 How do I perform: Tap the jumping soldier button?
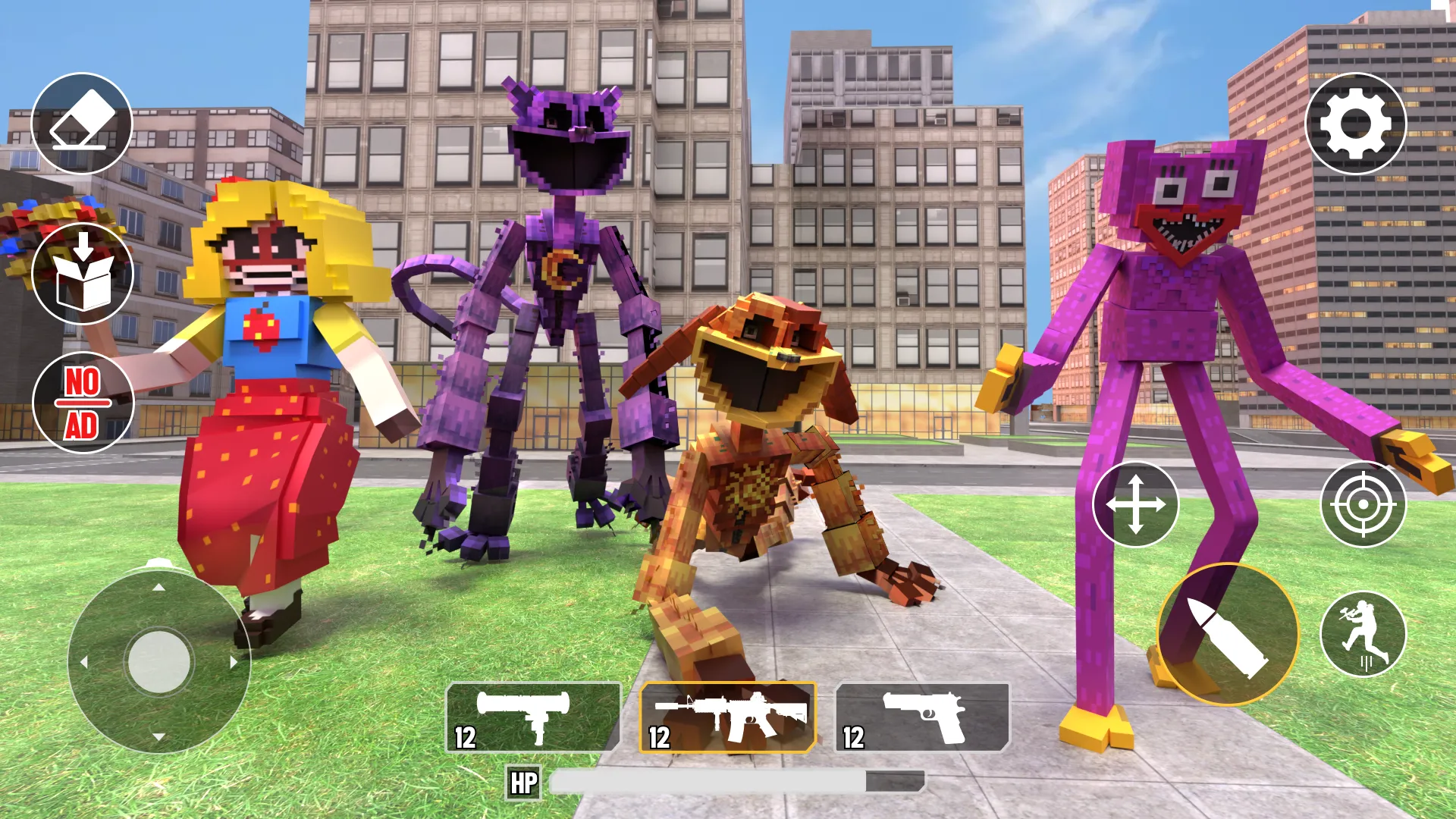point(1363,634)
